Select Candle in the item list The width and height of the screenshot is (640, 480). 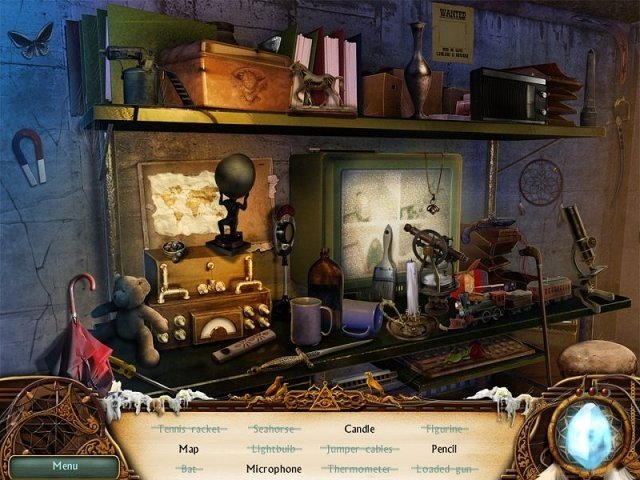pyautogui.click(x=359, y=429)
